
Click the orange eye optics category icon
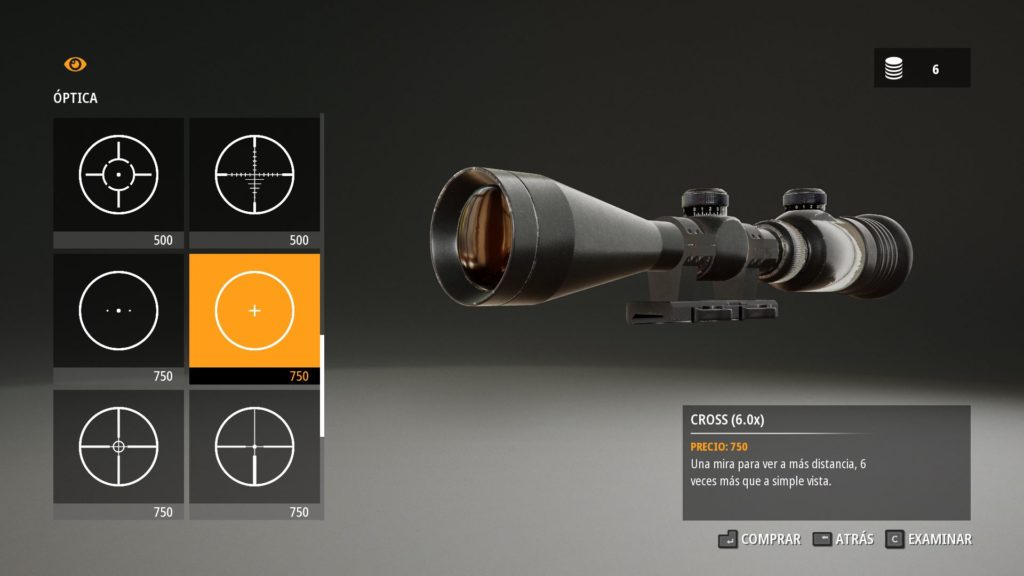tap(75, 64)
